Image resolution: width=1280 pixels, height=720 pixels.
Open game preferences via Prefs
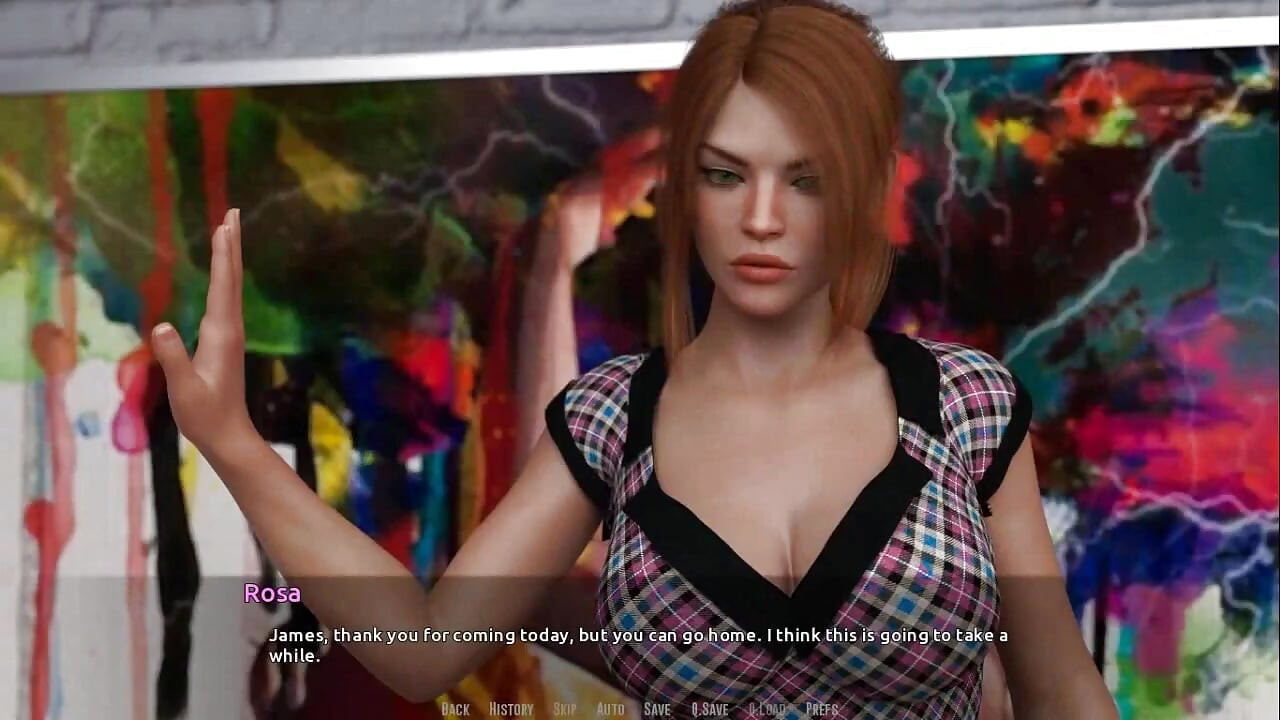(x=820, y=709)
